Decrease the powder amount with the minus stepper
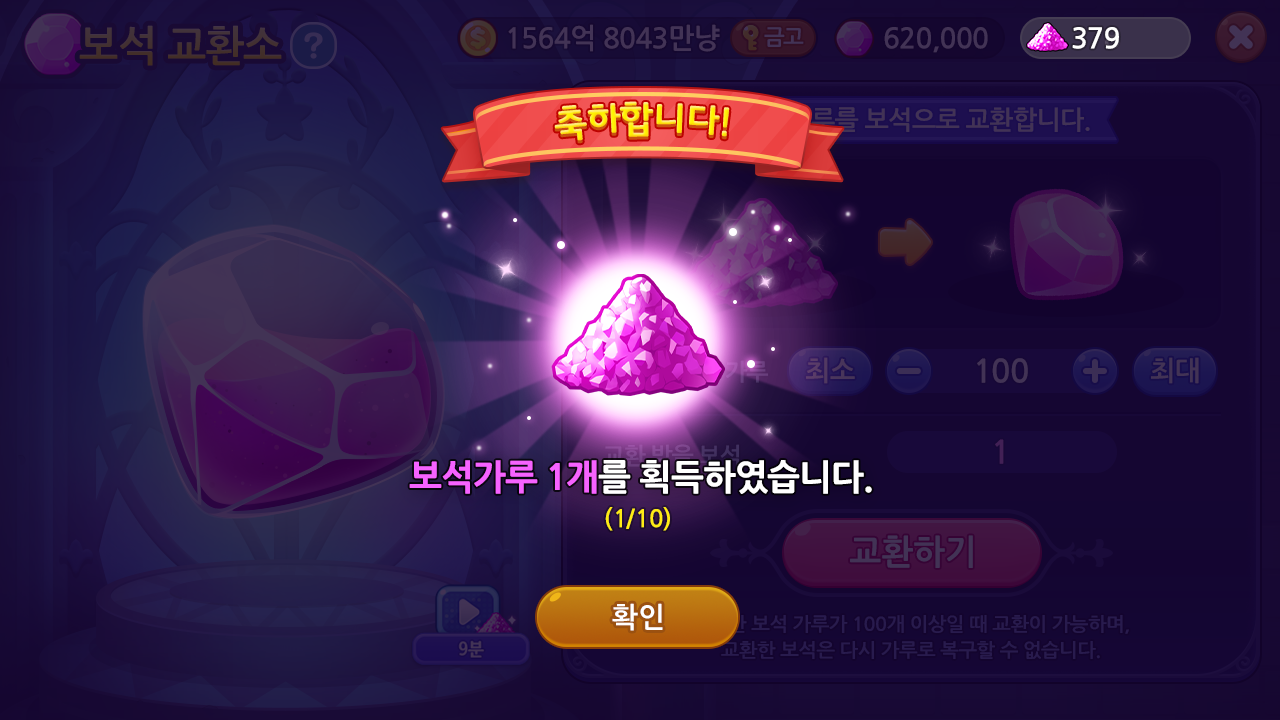The width and height of the screenshot is (1280, 720). pos(911,370)
